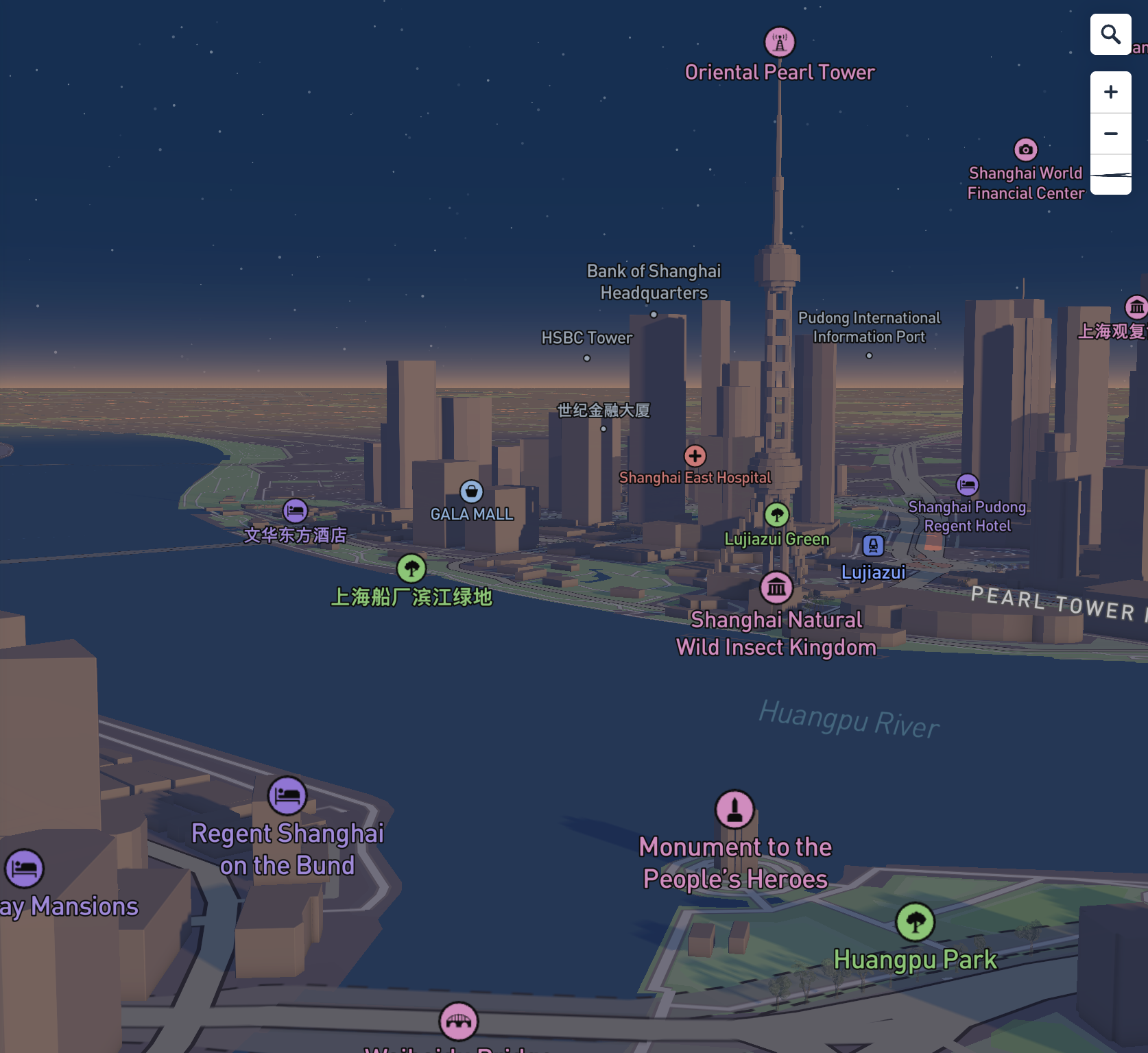
Task: Select the Monument to the People's Heroes marker
Action: click(734, 810)
